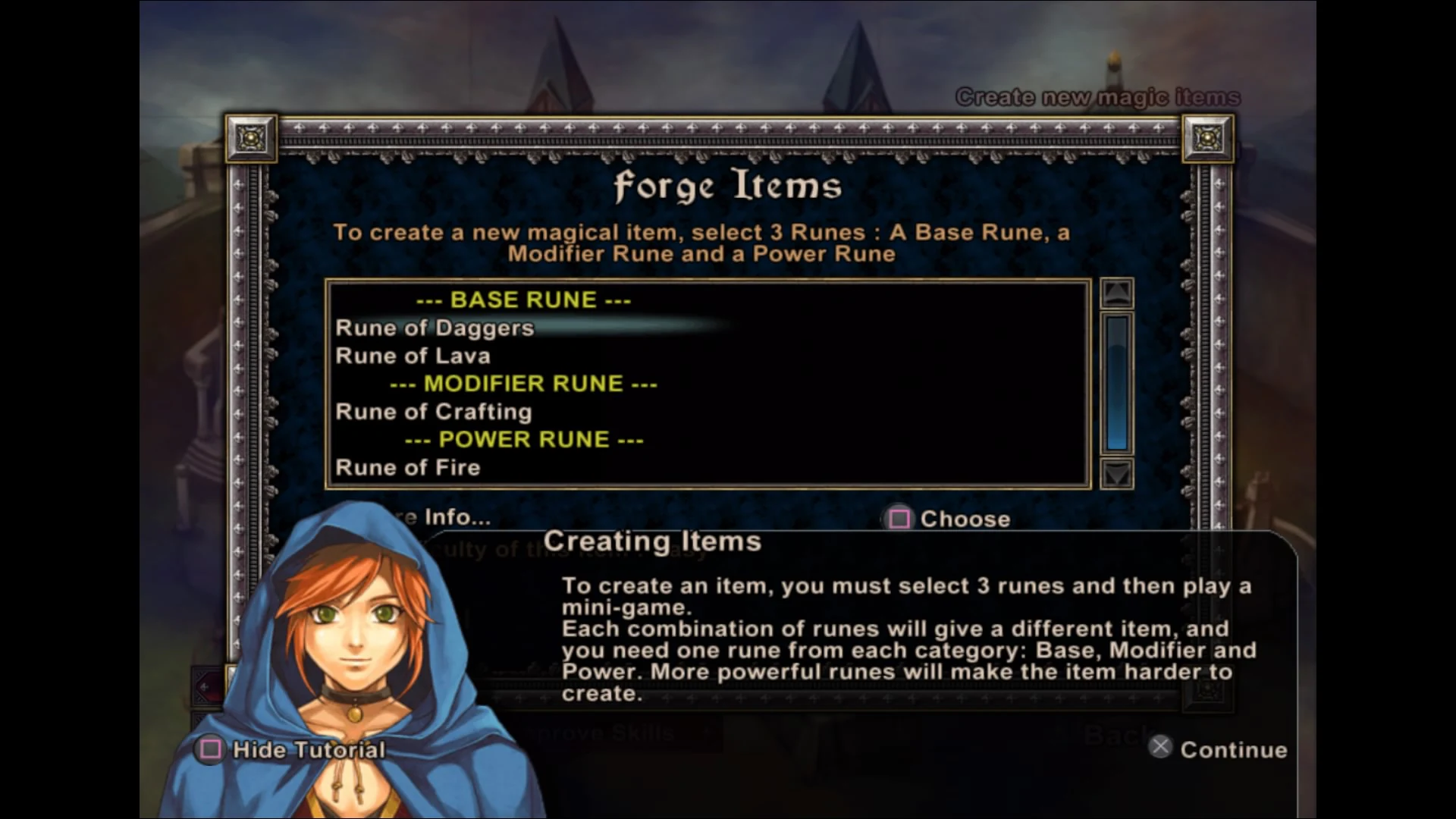This screenshot has height=819, width=1456.
Task: Click the square icon beside Hide Tutorial
Action: tap(210, 751)
